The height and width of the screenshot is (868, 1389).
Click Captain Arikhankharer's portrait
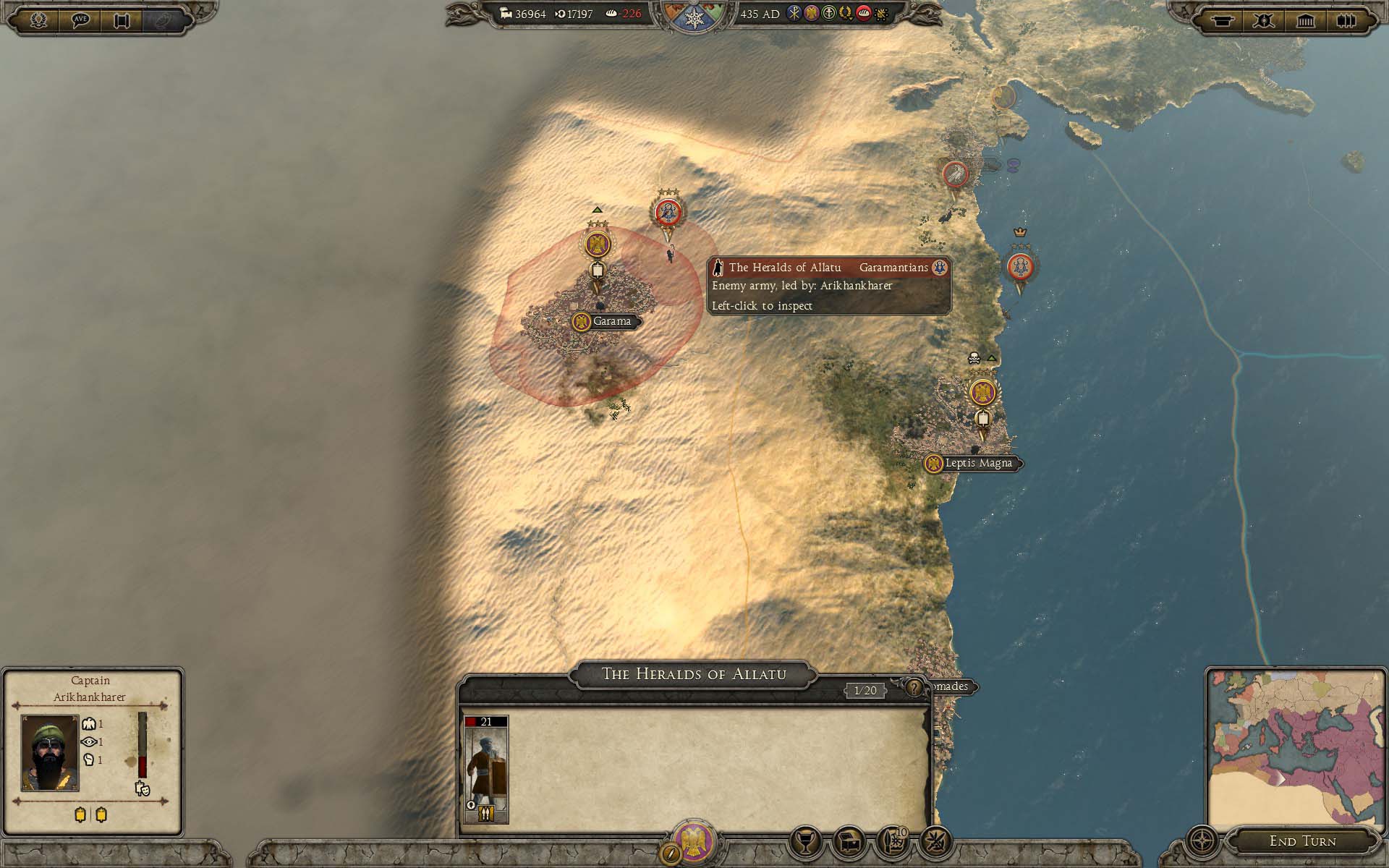click(50, 752)
